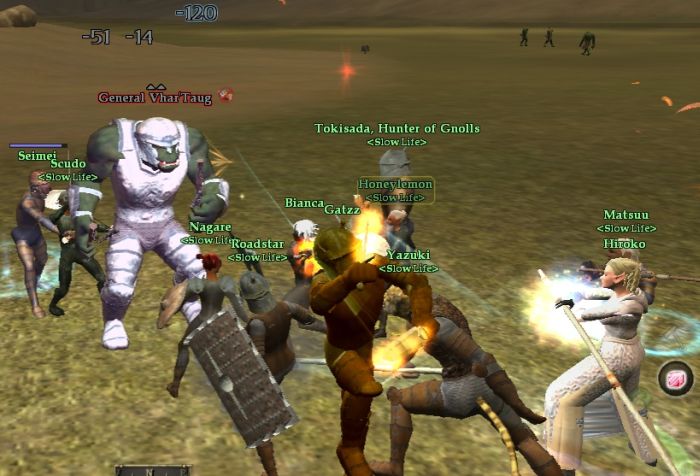Image resolution: width=700 pixels, height=476 pixels.
Task: Click the compass bar showing N
Action: pyautogui.click(x=152, y=470)
